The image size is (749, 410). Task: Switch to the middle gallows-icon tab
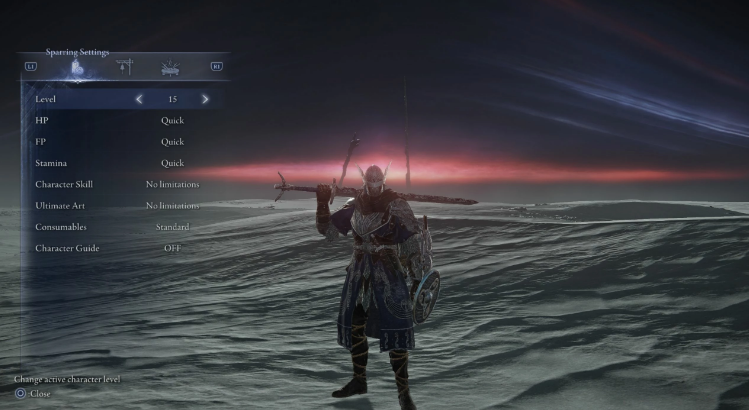tap(125, 68)
